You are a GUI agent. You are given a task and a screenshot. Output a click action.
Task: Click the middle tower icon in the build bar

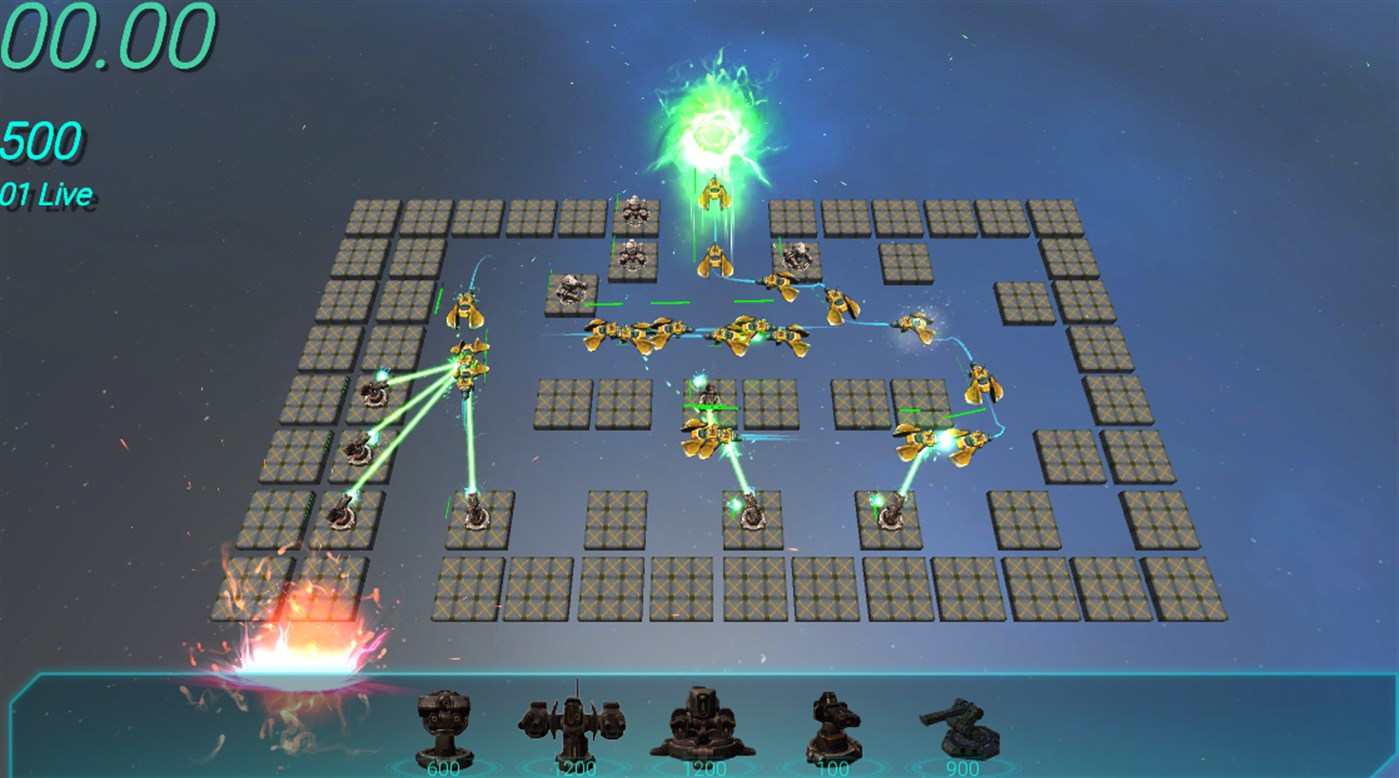pos(705,725)
